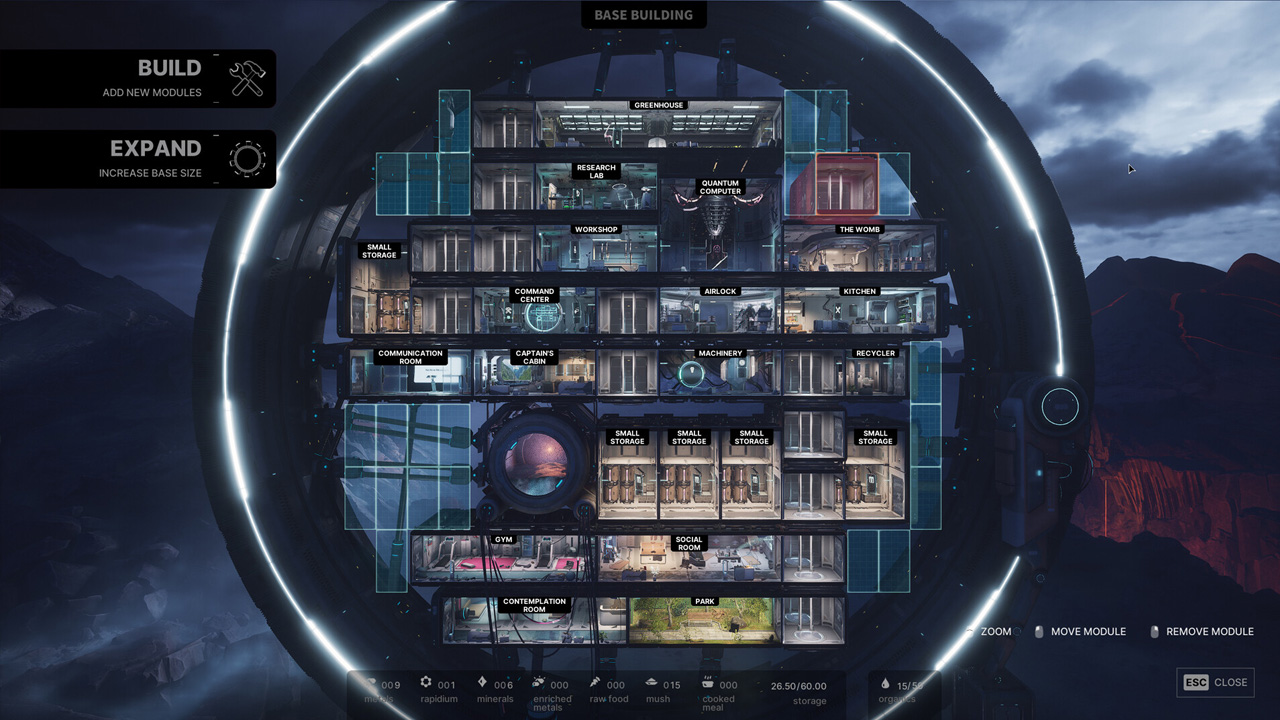The height and width of the screenshot is (720, 1280).
Task: Select the Kitchen module
Action: click(x=860, y=311)
